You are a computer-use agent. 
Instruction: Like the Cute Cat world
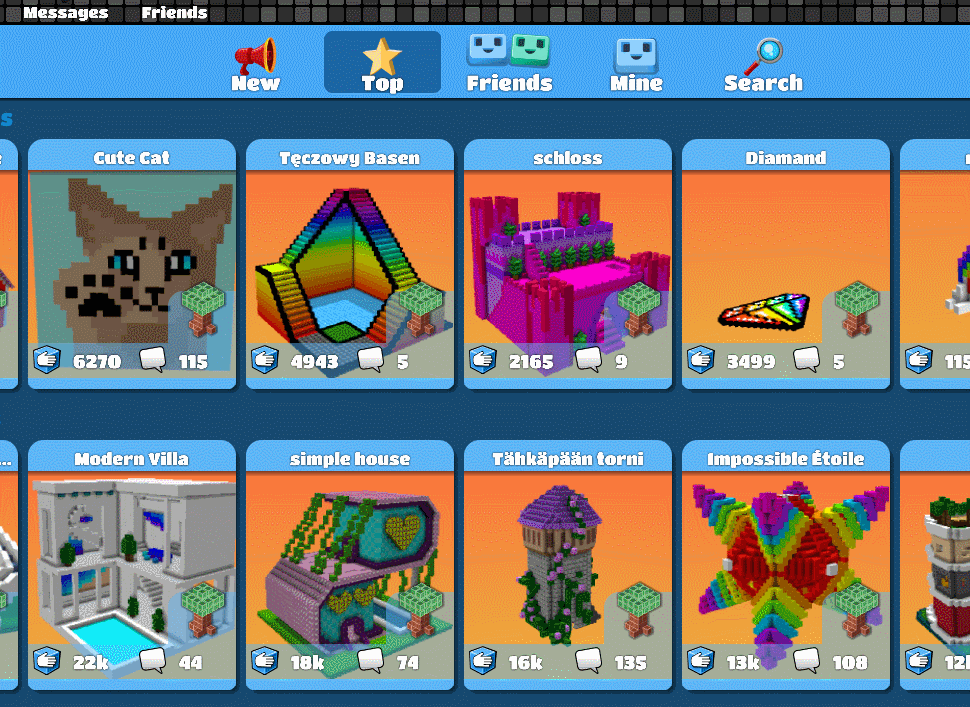tap(47, 360)
